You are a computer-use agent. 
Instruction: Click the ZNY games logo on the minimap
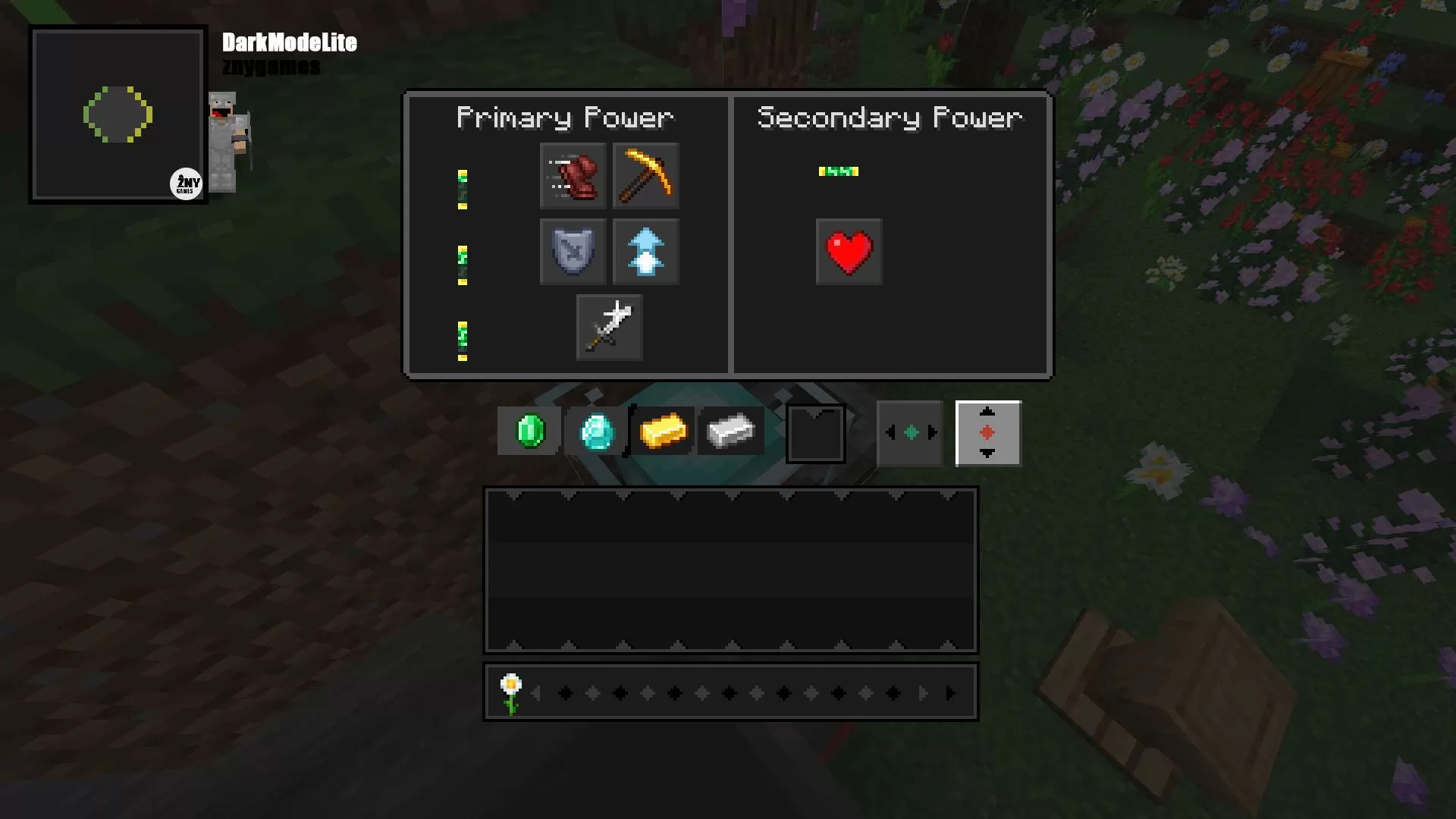(x=187, y=183)
